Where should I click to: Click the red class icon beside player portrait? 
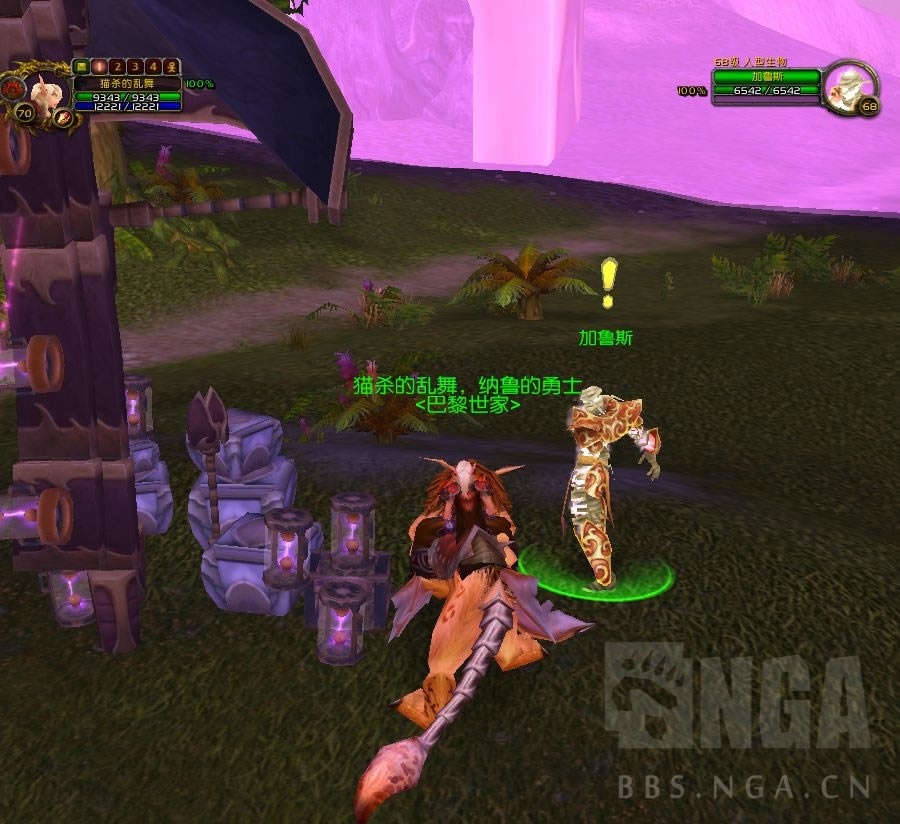coord(17,88)
